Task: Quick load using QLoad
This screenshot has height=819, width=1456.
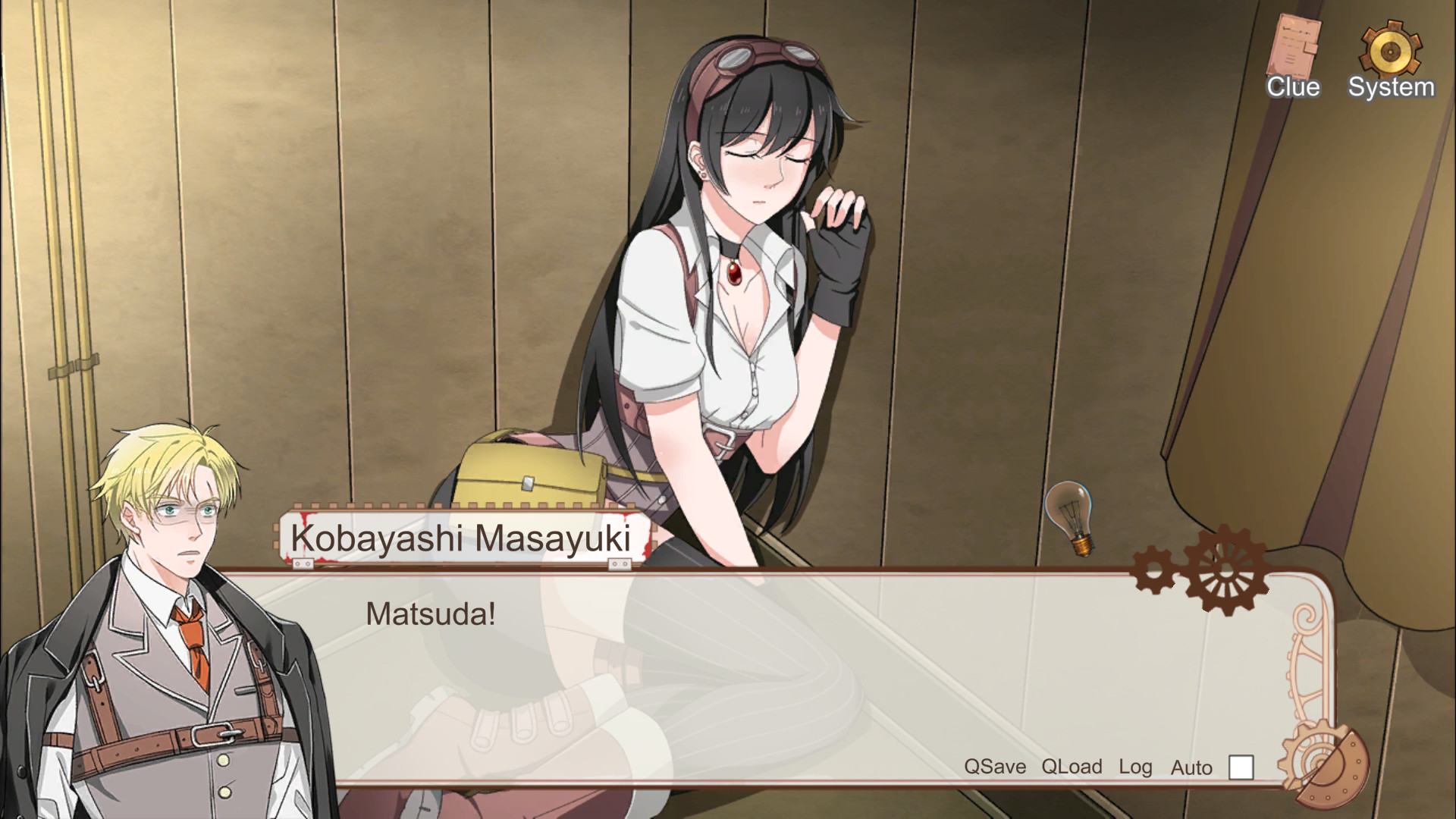Action: click(1072, 767)
